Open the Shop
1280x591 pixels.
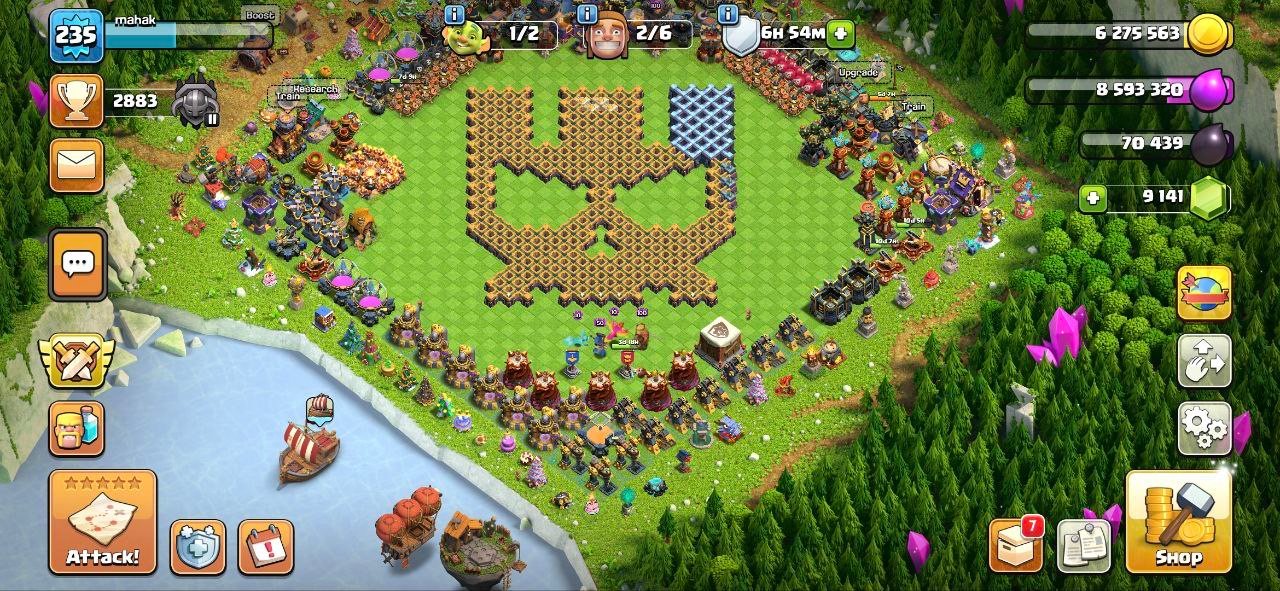pos(1178,522)
